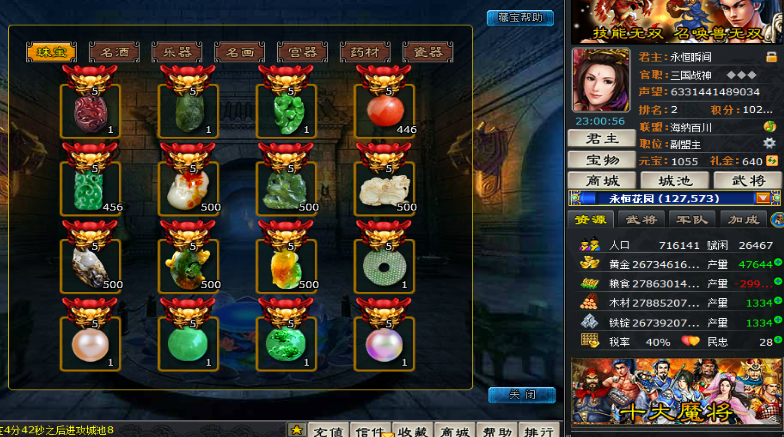
Task: Show the 药材 category tab
Action: 365,51
